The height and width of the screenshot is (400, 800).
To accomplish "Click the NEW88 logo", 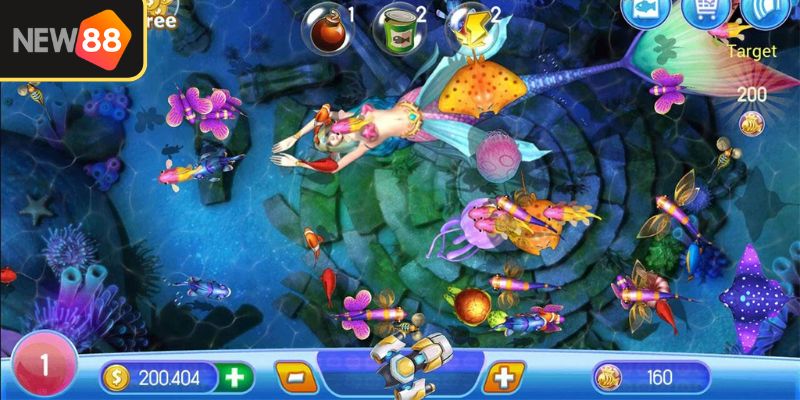I will tap(71, 39).
